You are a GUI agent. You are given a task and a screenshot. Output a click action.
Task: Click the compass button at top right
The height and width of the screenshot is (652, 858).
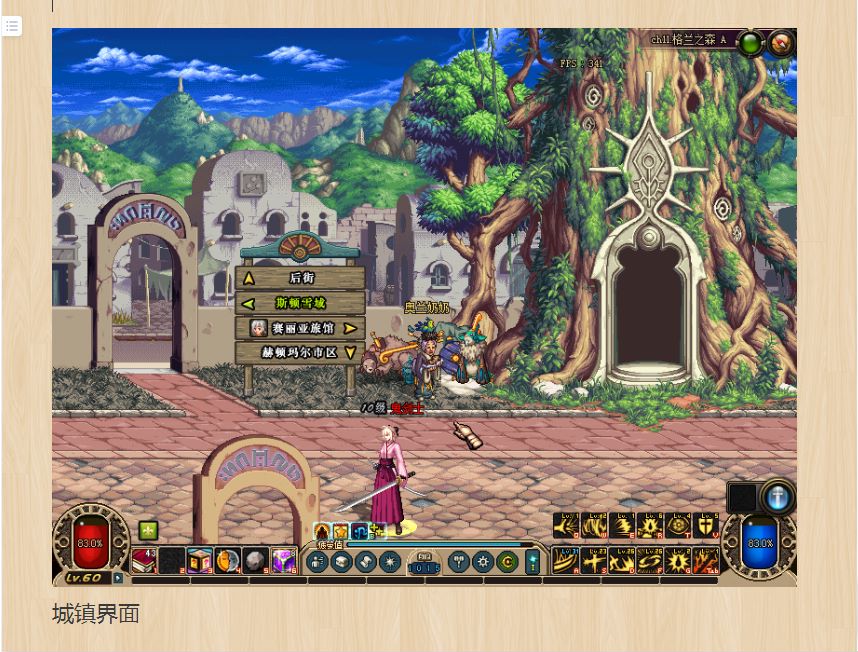pos(781,43)
